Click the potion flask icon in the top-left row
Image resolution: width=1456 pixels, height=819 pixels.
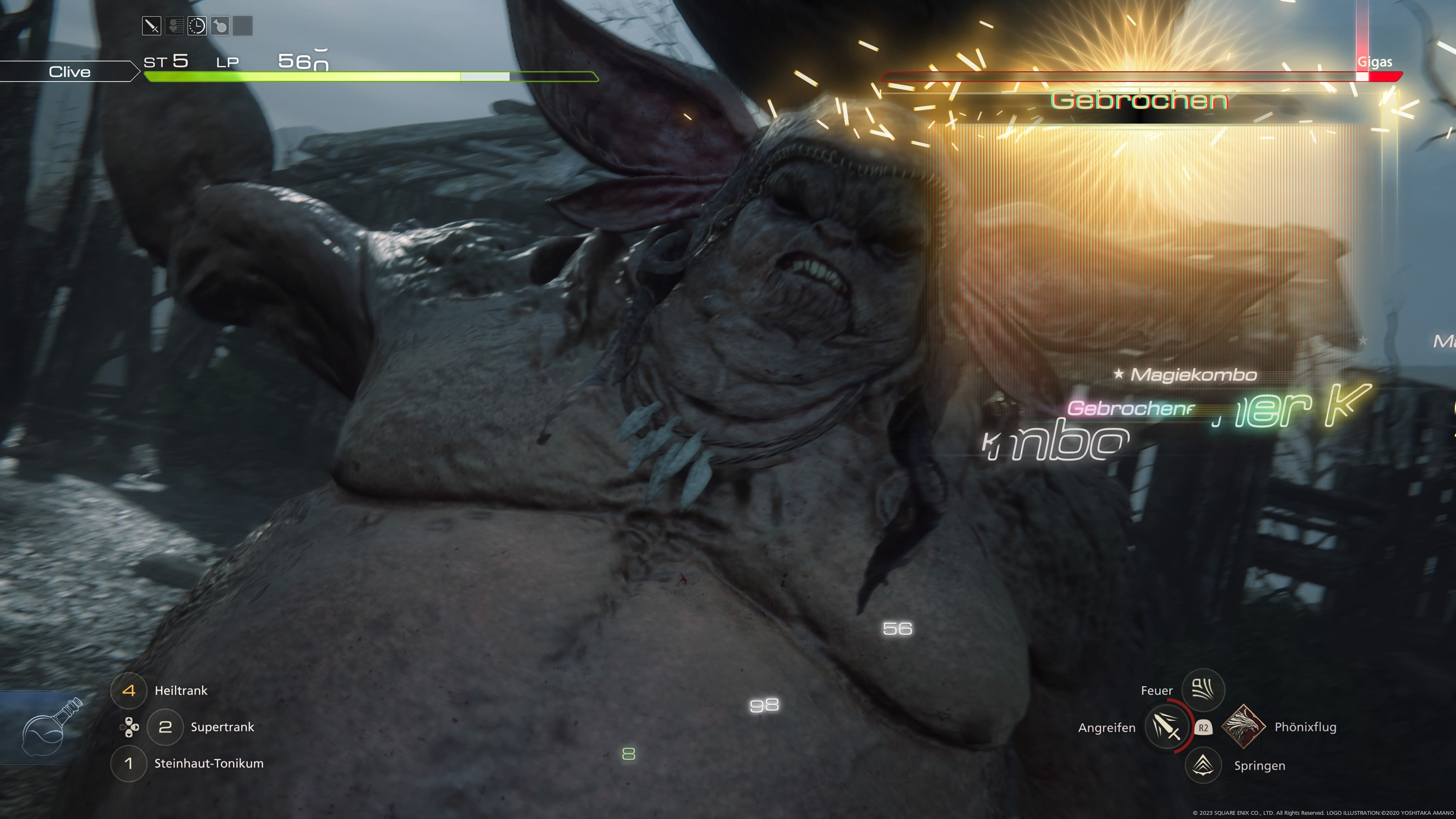(220, 25)
